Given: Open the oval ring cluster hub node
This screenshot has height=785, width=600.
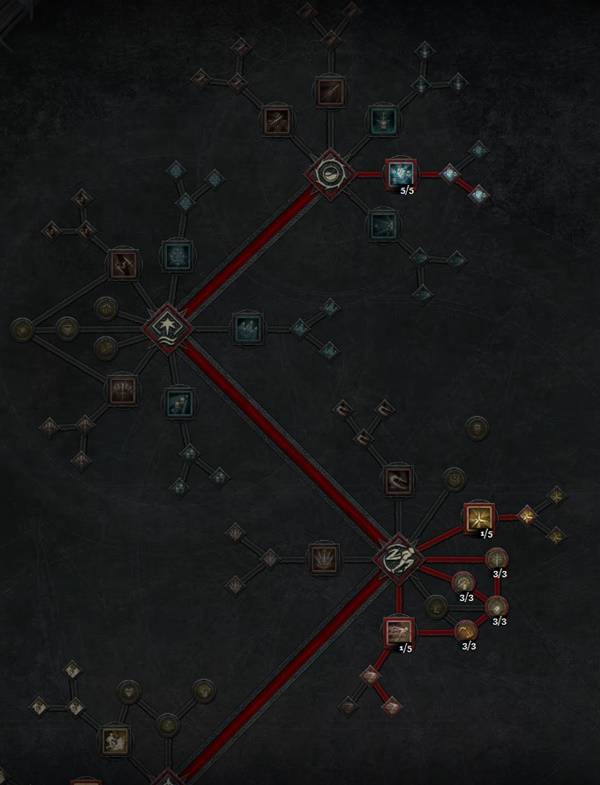Looking at the screenshot, I should pyautogui.click(x=329, y=175).
